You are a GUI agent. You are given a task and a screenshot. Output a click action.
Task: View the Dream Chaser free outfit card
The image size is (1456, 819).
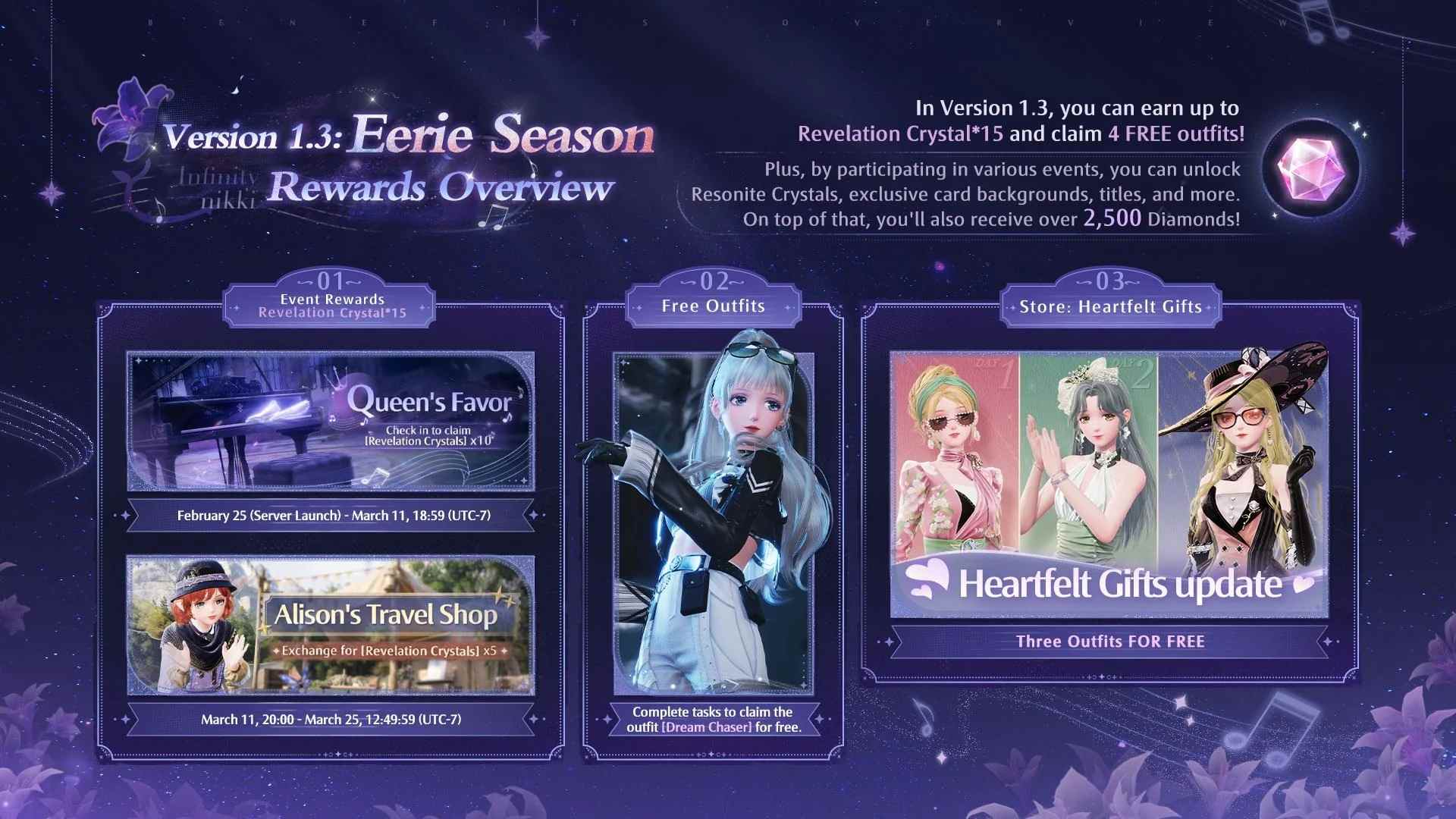tap(713, 523)
